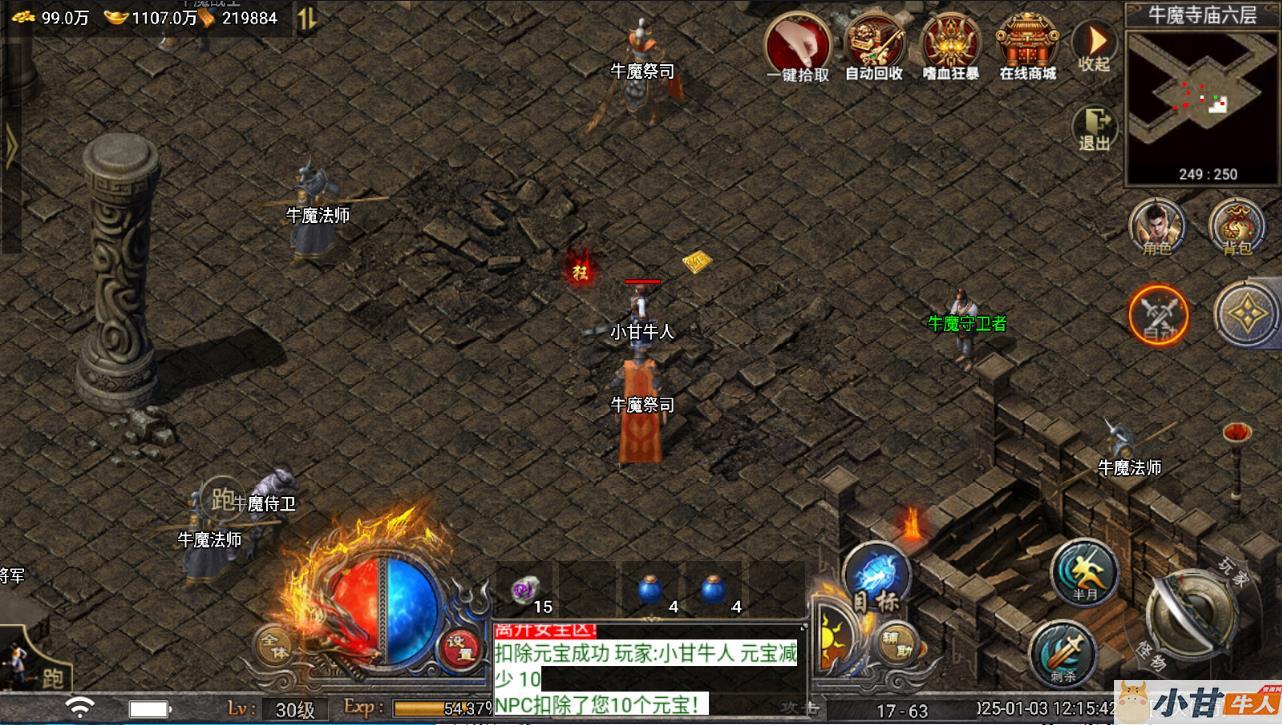This screenshot has height=725, width=1282.
Task: Click the 退出 exit button
Action: [x=1095, y=127]
